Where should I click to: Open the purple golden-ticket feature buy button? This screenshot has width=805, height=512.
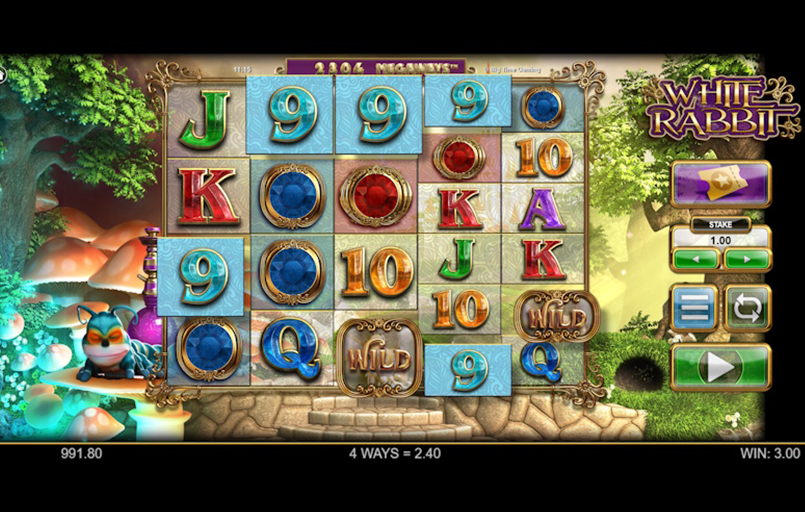[x=720, y=183]
